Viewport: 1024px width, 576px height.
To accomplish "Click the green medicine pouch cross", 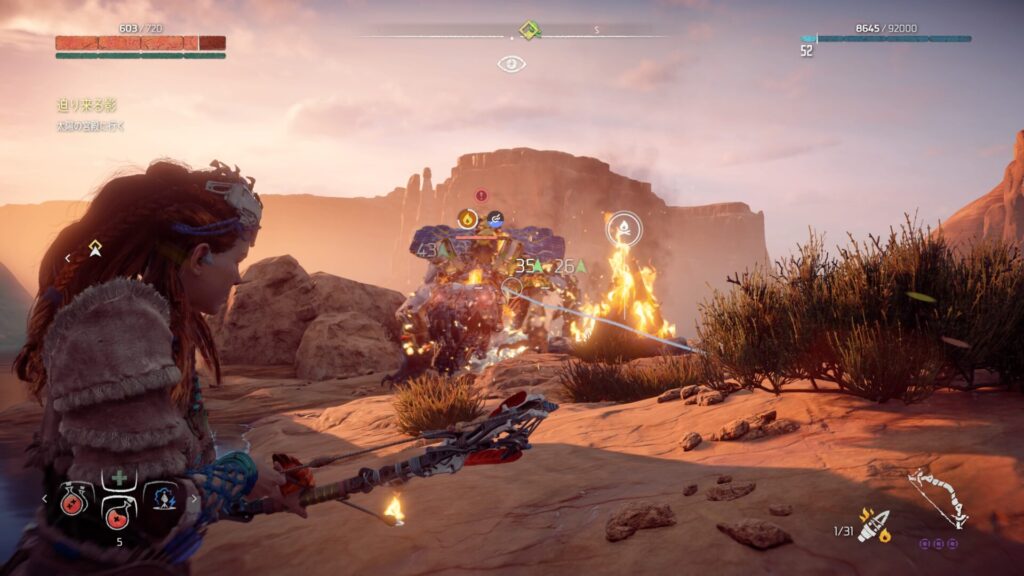I will [119, 478].
